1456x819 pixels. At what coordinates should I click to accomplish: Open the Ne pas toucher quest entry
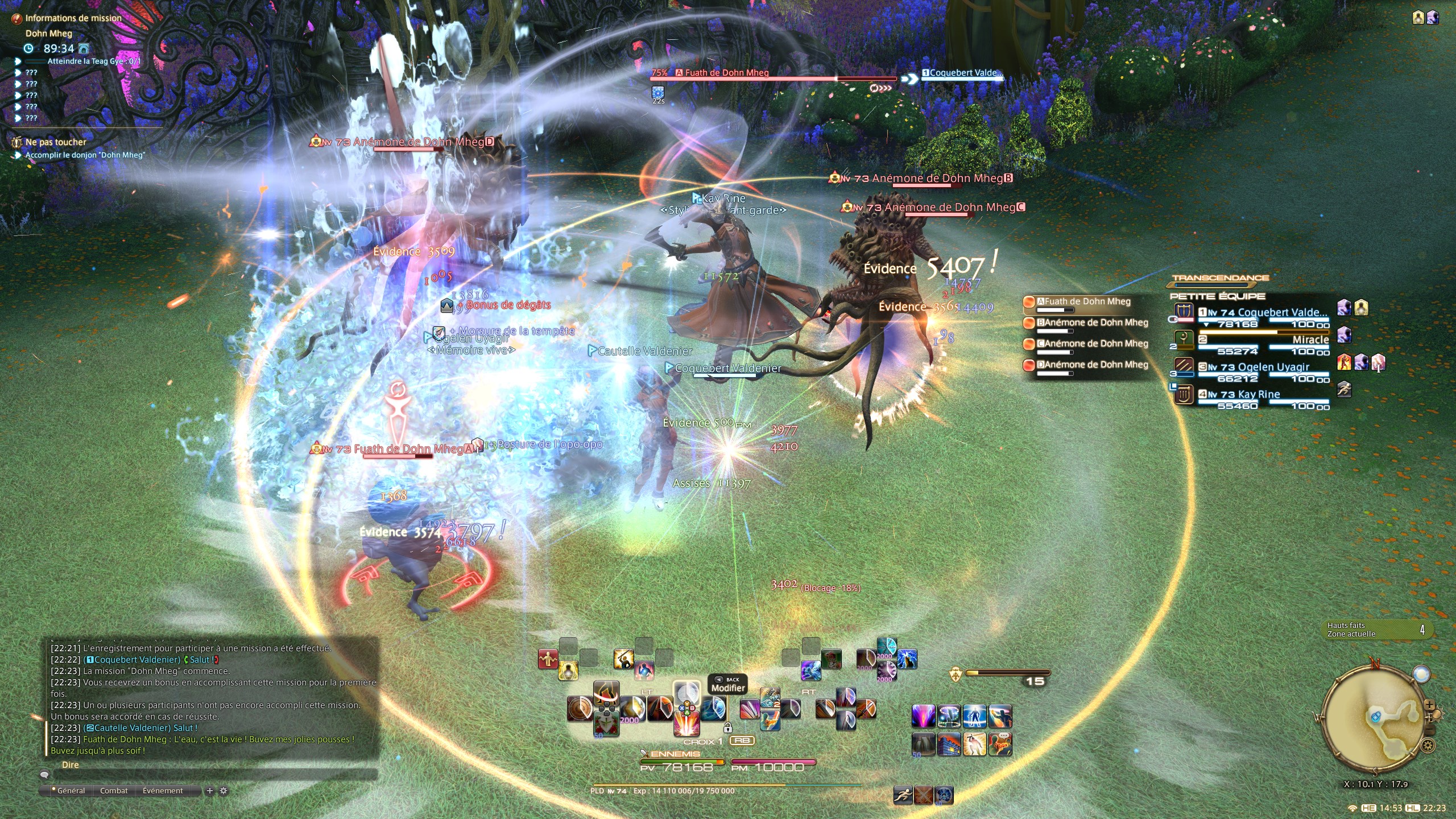pyautogui.click(x=56, y=142)
